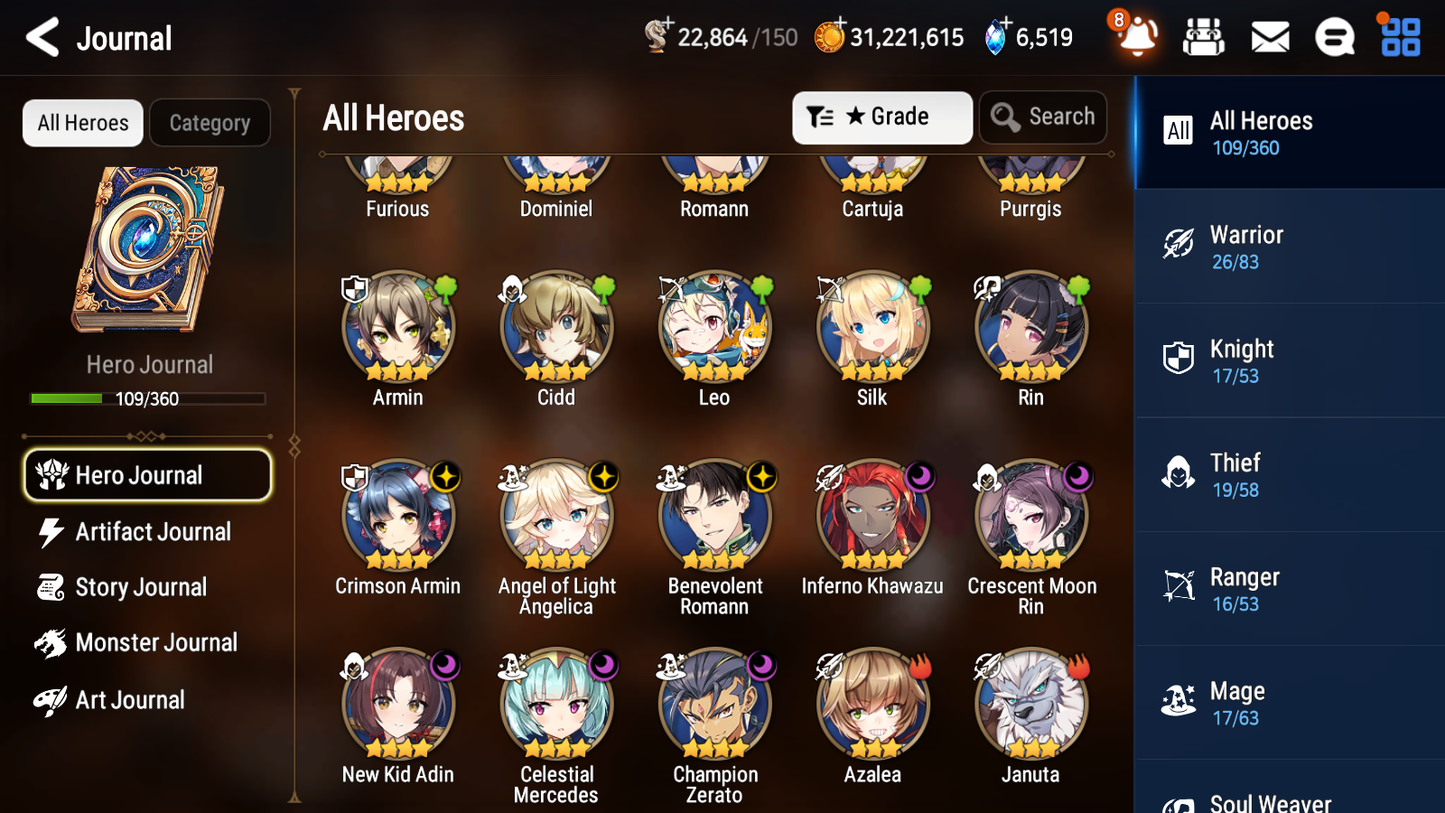Open the inventory icon in the top bar
1445x813 pixels.
pyautogui.click(x=1203, y=36)
